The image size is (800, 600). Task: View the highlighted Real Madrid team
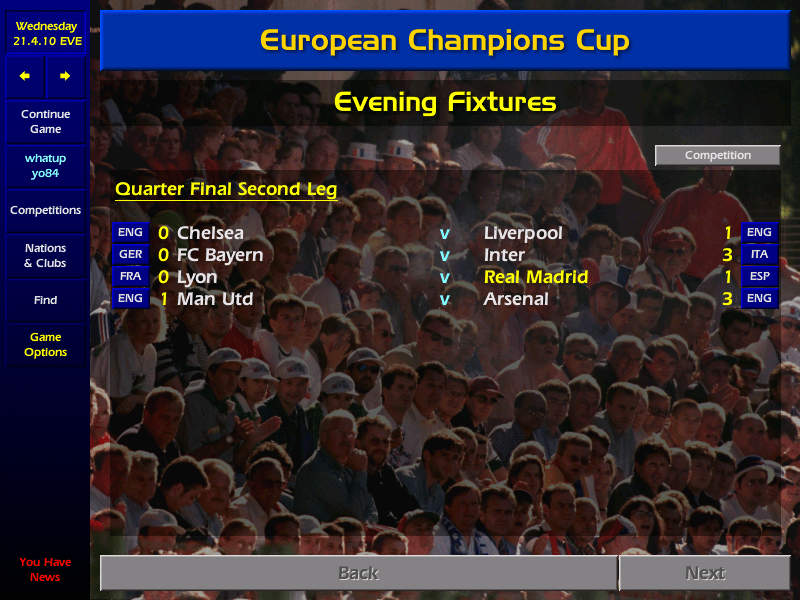(x=536, y=277)
